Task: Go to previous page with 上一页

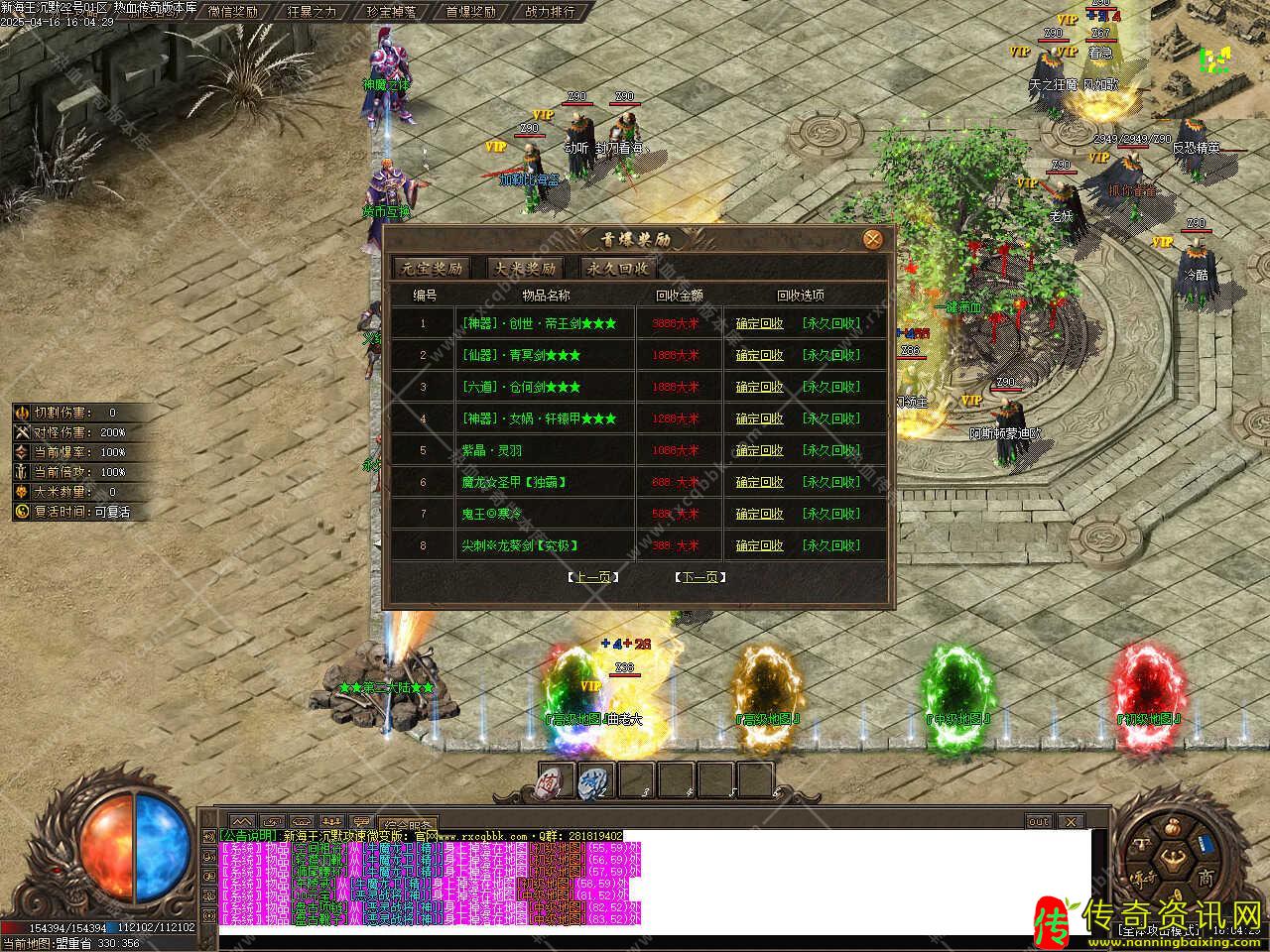Action: pyautogui.click(x=592, y=577)
